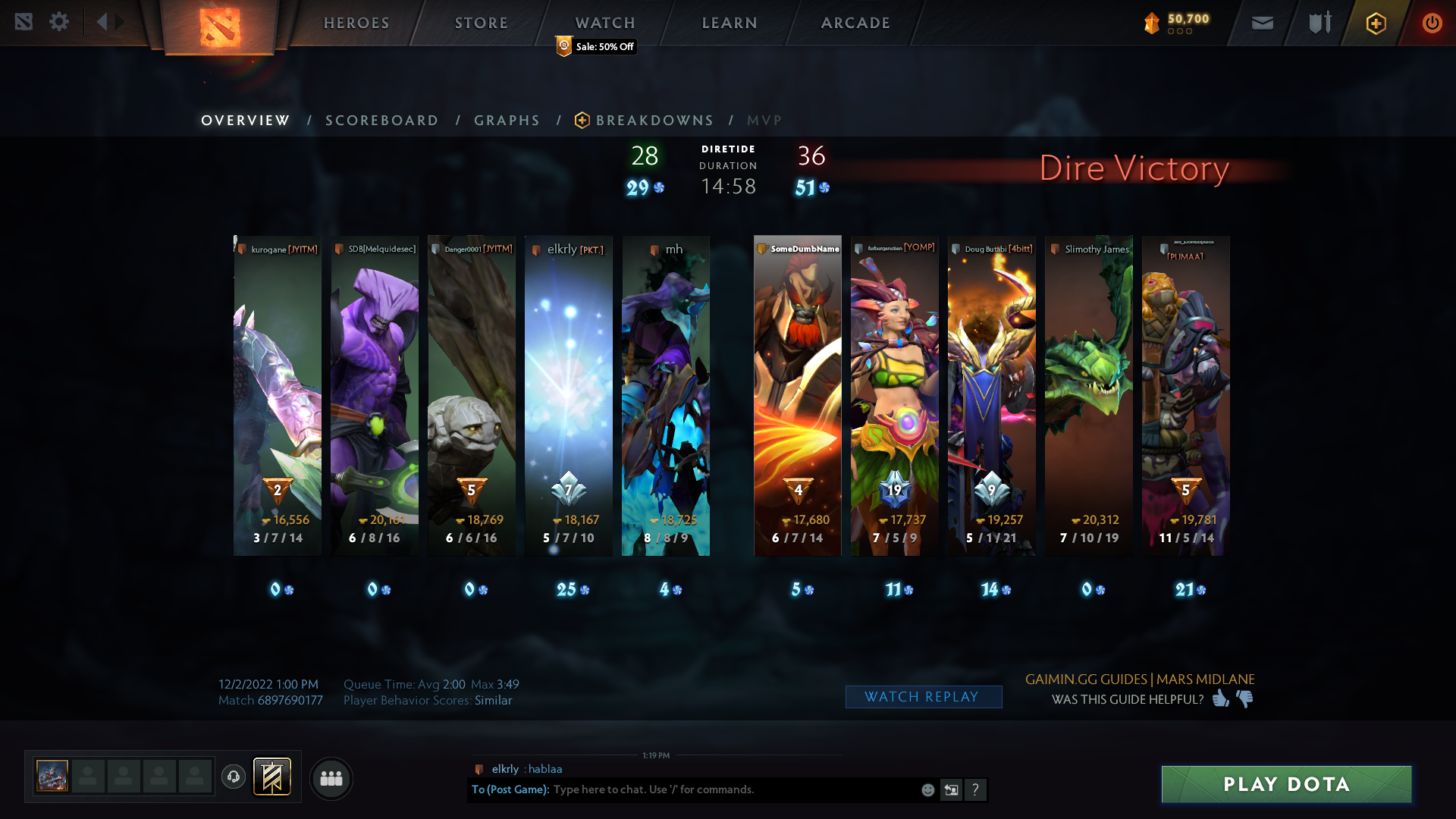This screenshot has width=1456, height=819.
Task: Click the screenshot share icon beside chat
Action: point(951,789)
